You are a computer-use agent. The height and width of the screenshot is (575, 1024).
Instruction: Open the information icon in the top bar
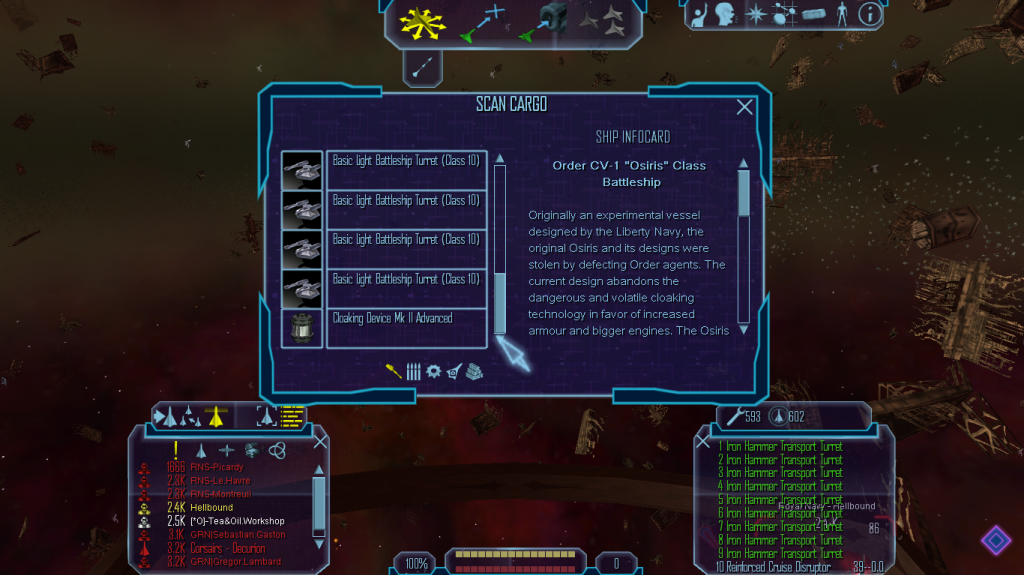point(870,15)
